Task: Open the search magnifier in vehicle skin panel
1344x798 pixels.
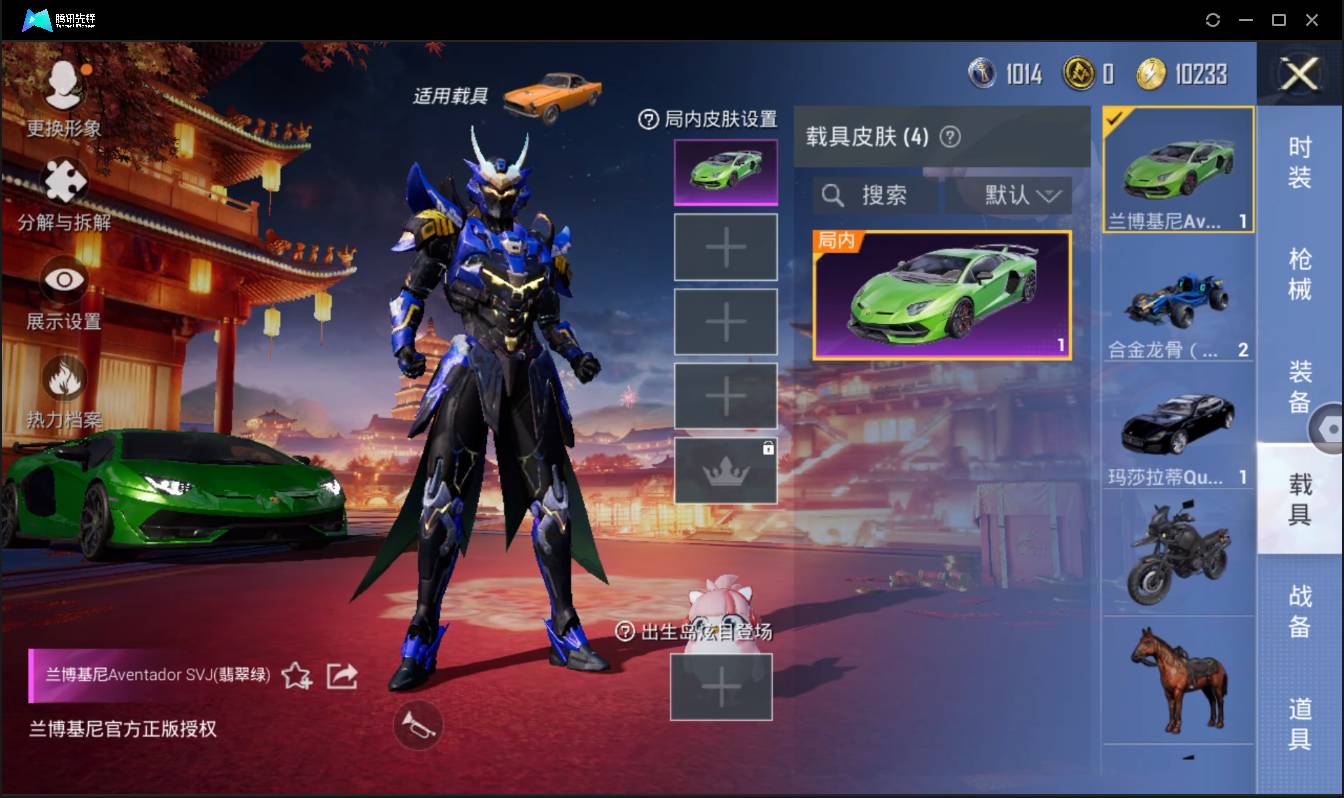Action: click(x=833, y=195)
